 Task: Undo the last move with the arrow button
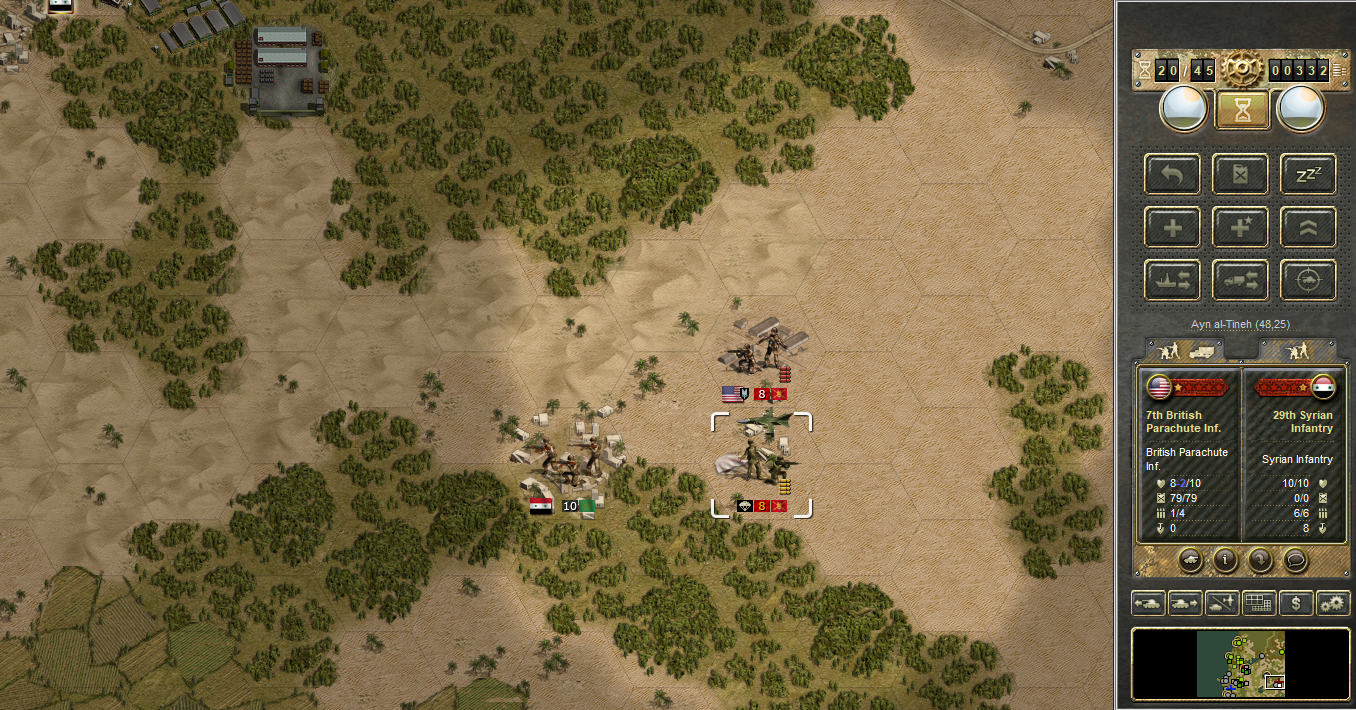tap(1173, 174)
